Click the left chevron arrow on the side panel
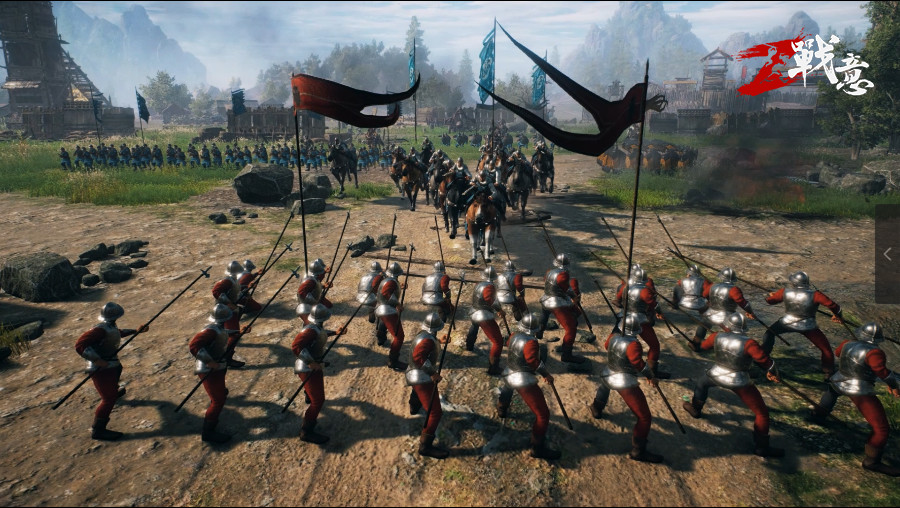 pos(887,254)
